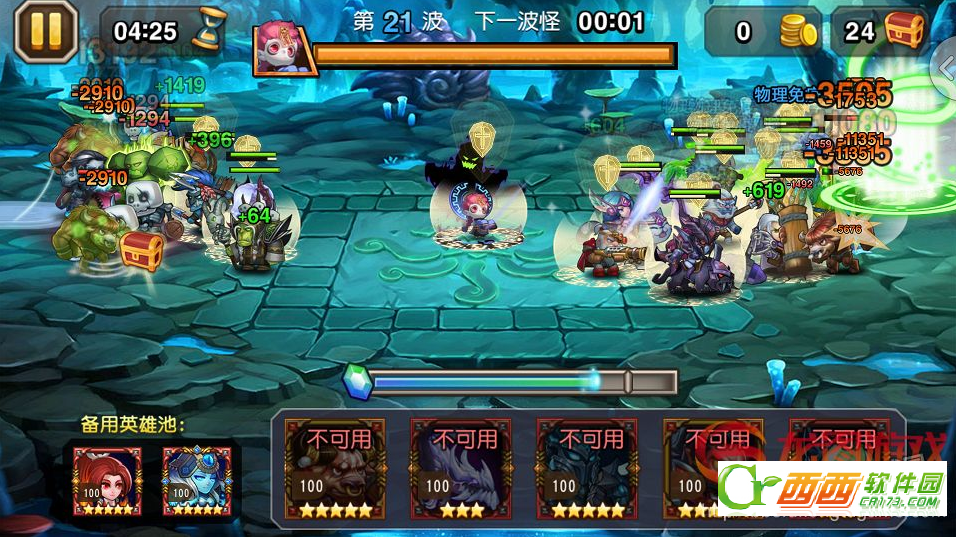Tap the dark armored knight hero card
The width and height of the screenshot is (956, 537).
point(587,467)
